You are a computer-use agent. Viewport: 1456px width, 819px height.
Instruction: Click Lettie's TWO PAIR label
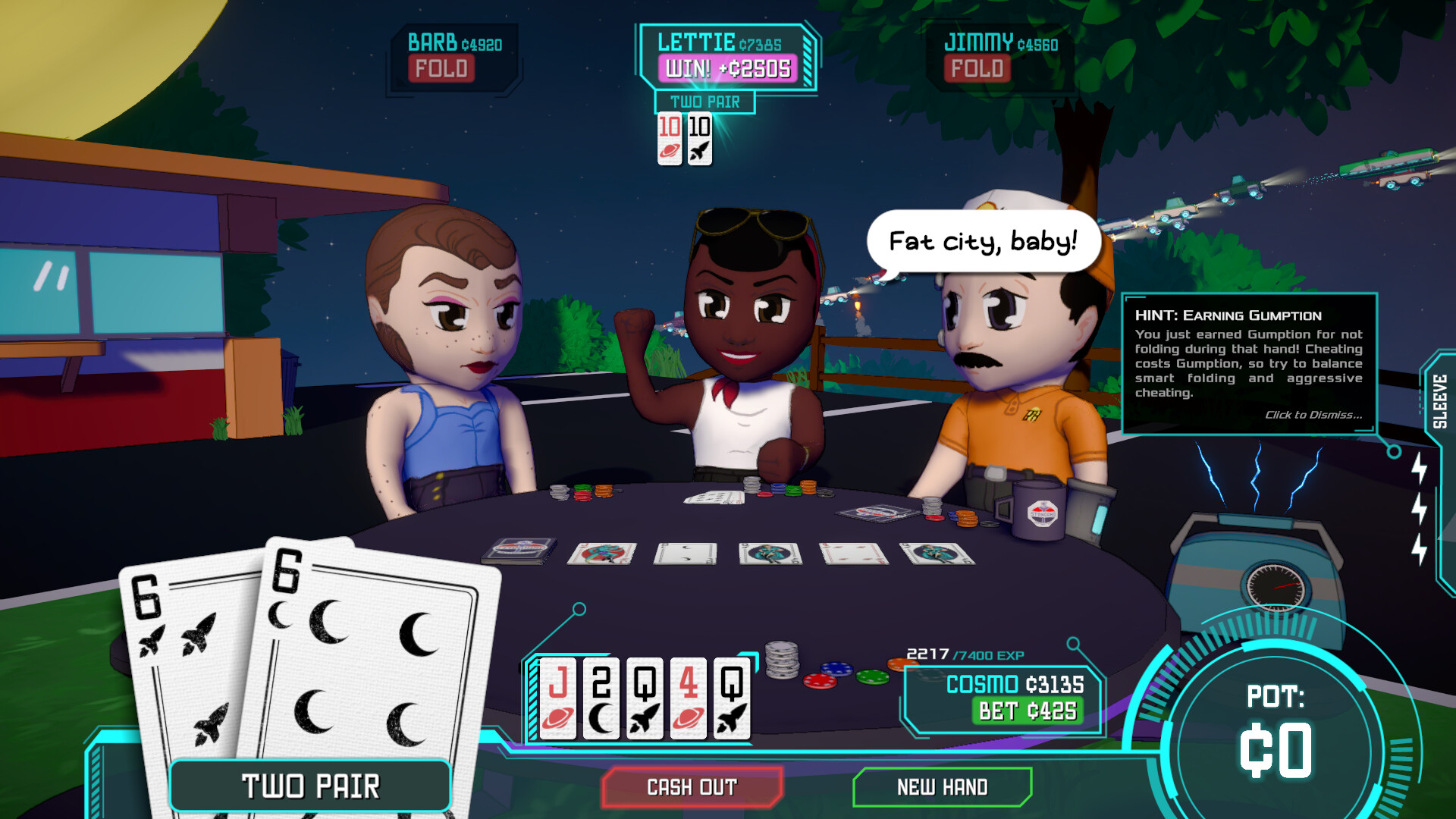pos(707,102)
